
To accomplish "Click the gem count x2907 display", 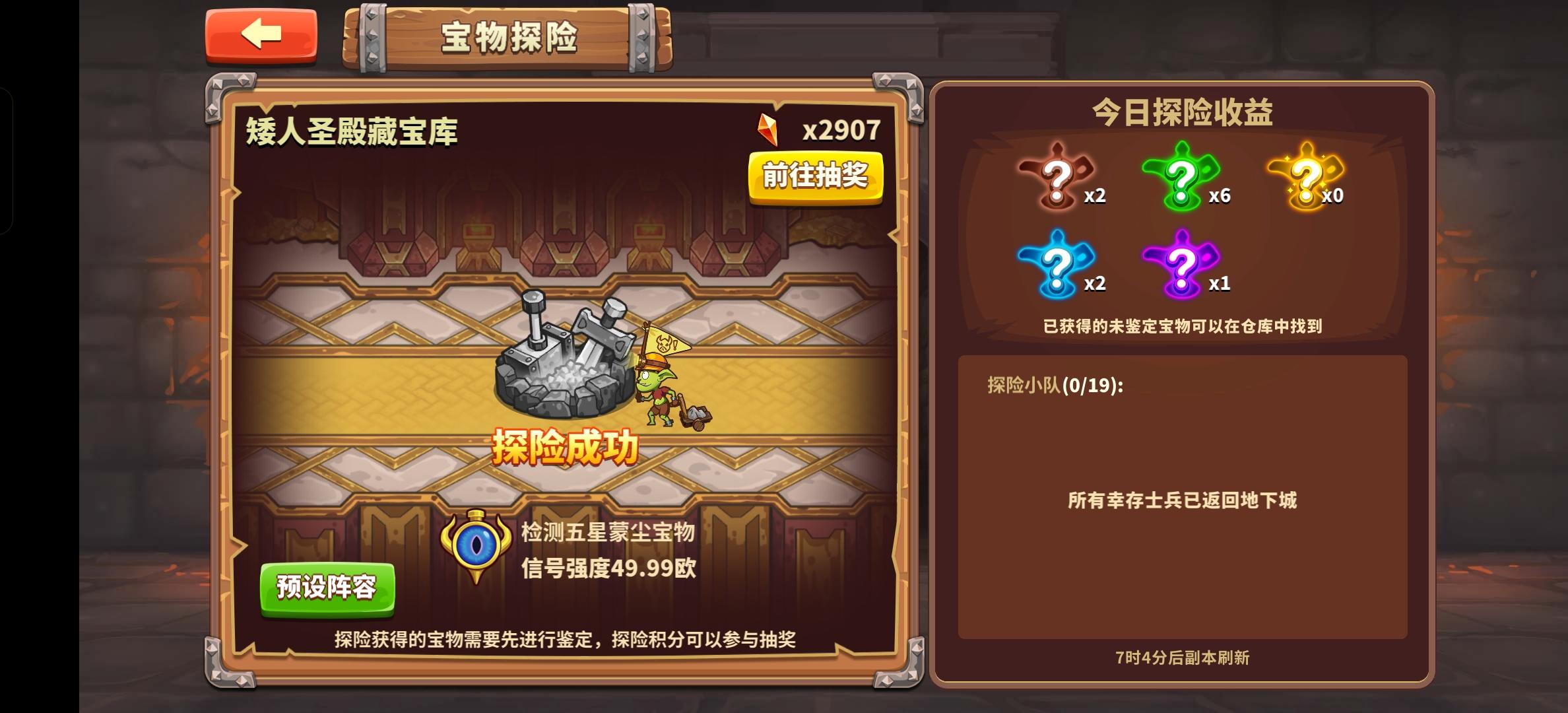I will click(x=842, y=129).
